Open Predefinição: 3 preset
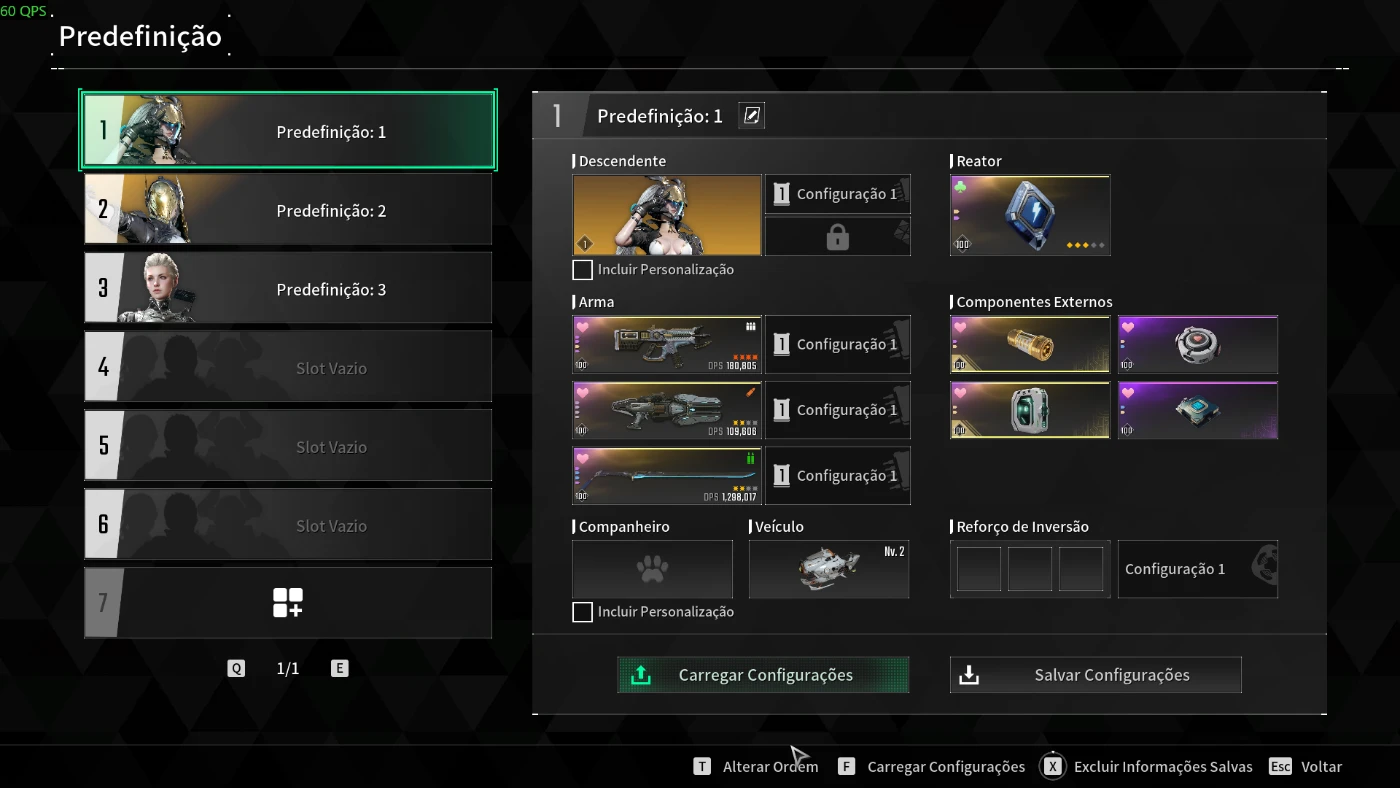 [x=288, y=289]
